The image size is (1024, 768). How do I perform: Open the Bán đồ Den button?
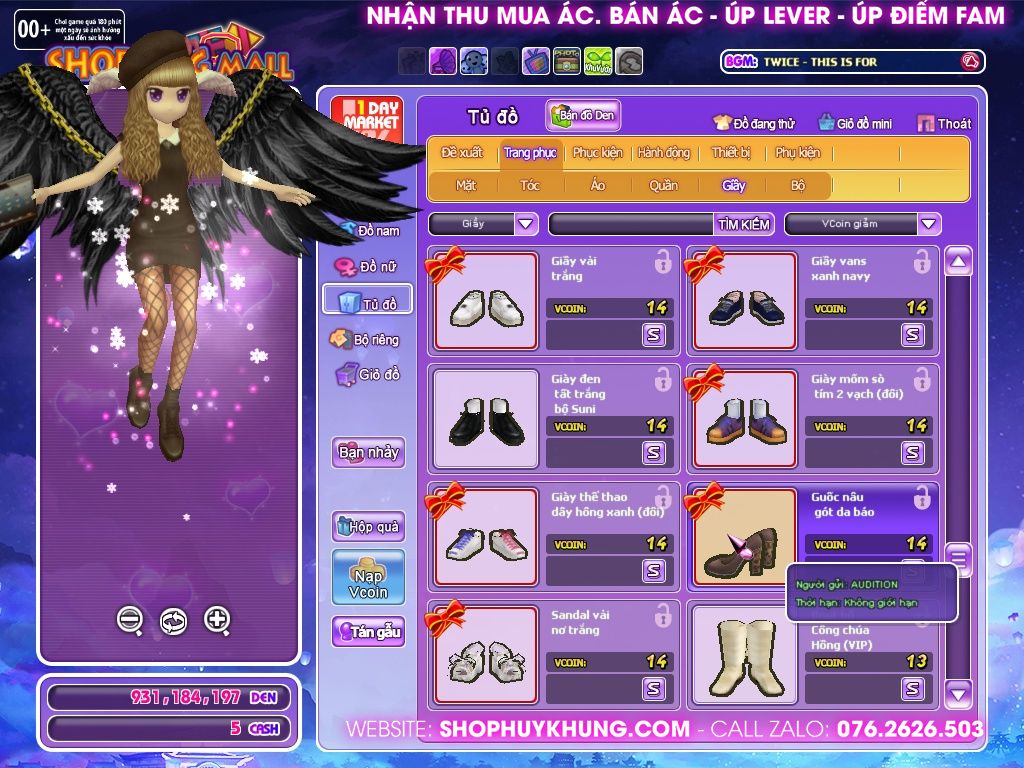[584, 115]
